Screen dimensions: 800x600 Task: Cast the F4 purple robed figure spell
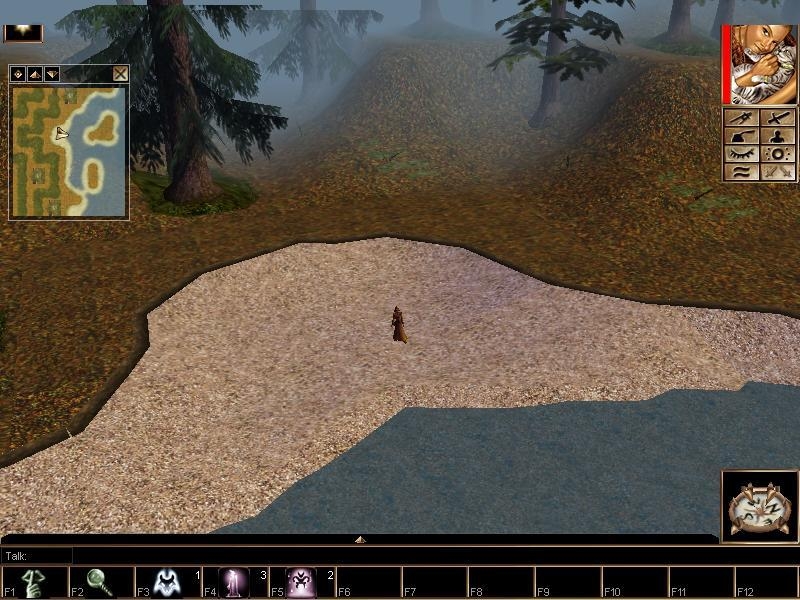[235, 582]
